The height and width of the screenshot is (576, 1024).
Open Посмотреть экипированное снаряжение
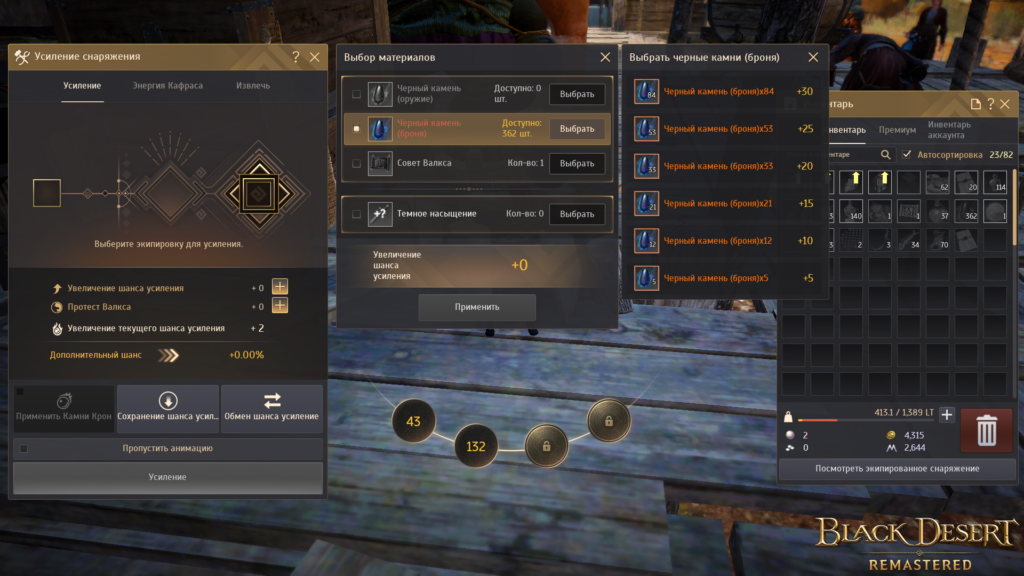(x=897, y=468)
